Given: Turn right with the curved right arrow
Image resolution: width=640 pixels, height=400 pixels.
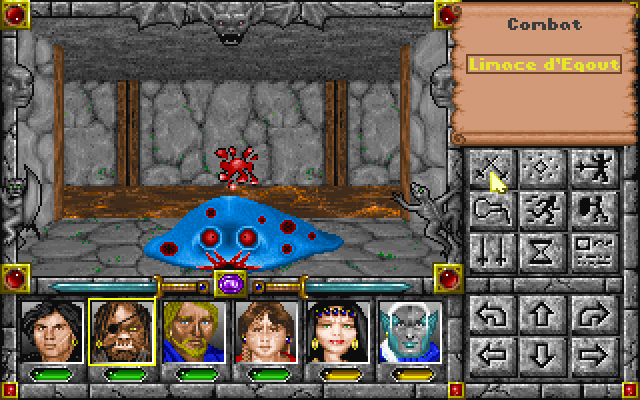Looking at the screenshot, I should (590, 314).
